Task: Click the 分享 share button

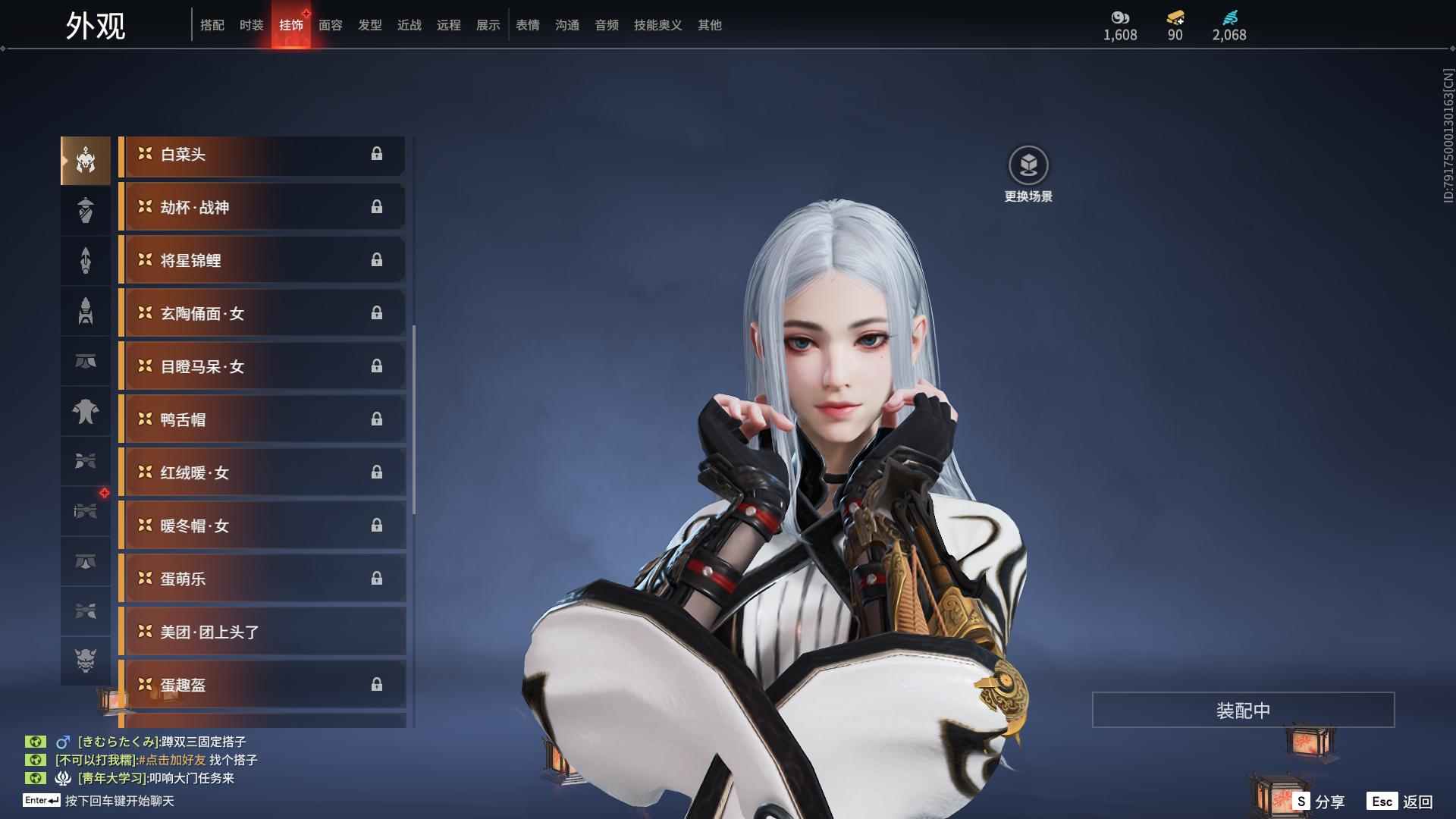Action: tap(1319, 802)
